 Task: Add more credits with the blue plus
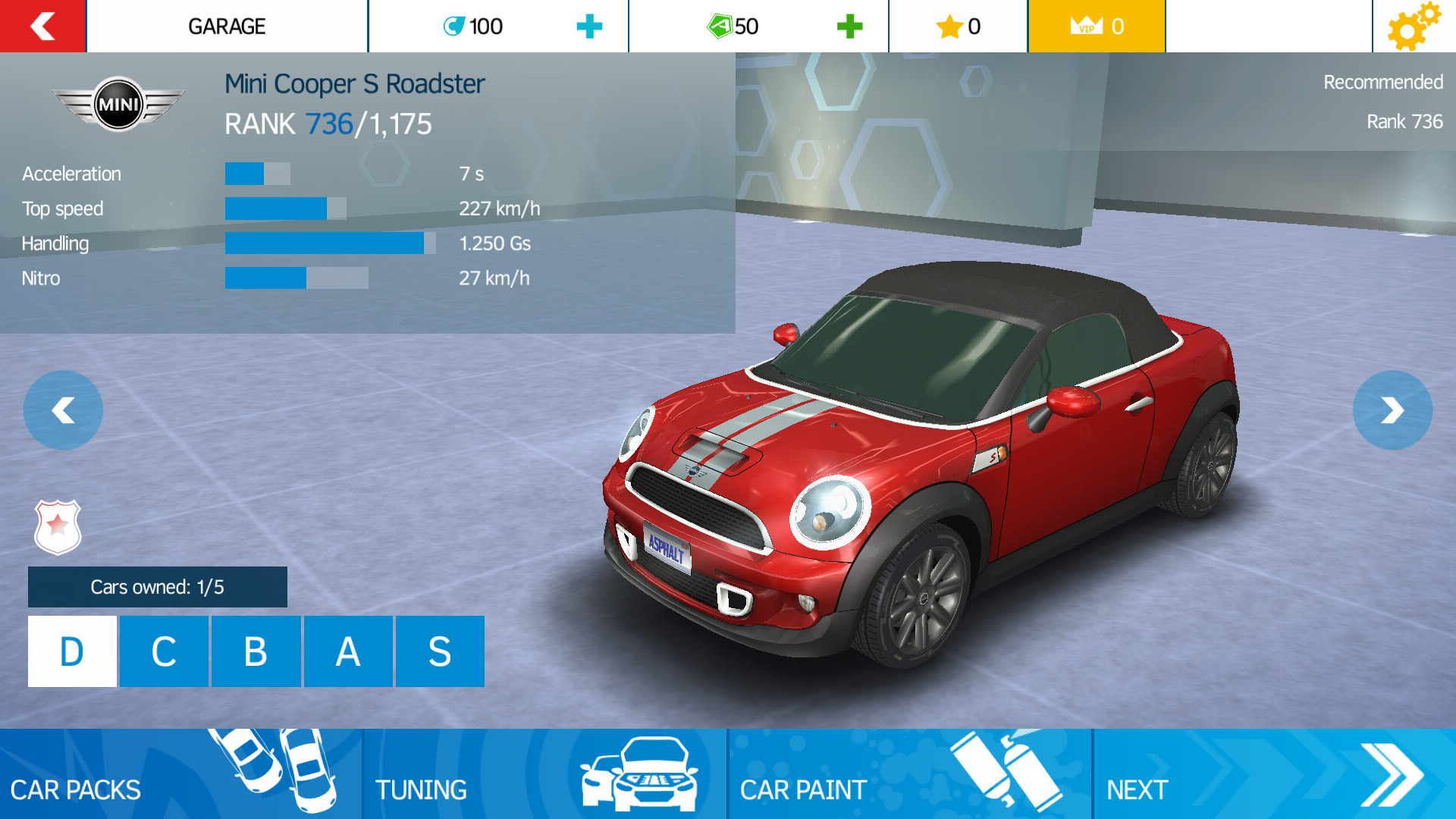click(x=589, y=27)
